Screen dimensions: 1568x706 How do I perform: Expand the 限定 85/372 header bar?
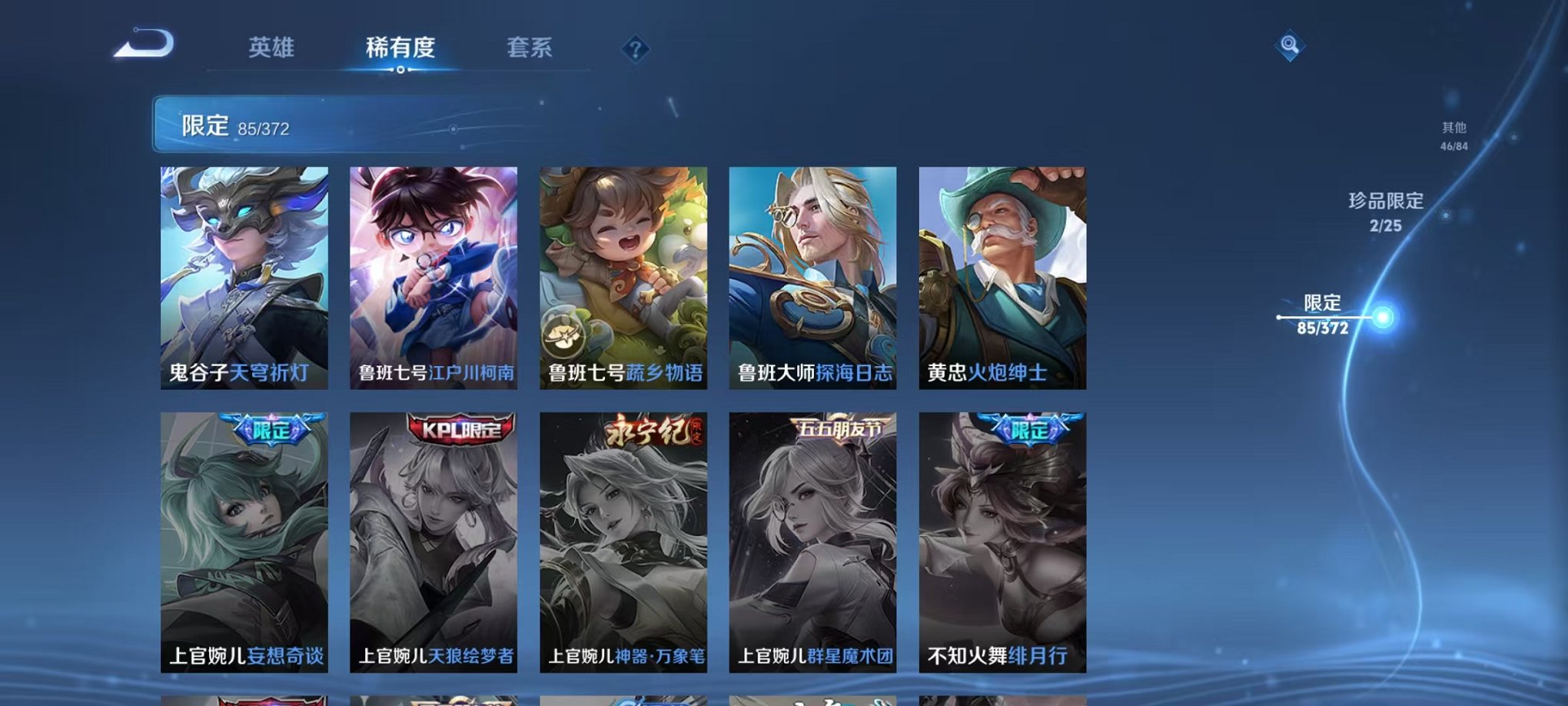pyautogui.click(x=307, y=127)
